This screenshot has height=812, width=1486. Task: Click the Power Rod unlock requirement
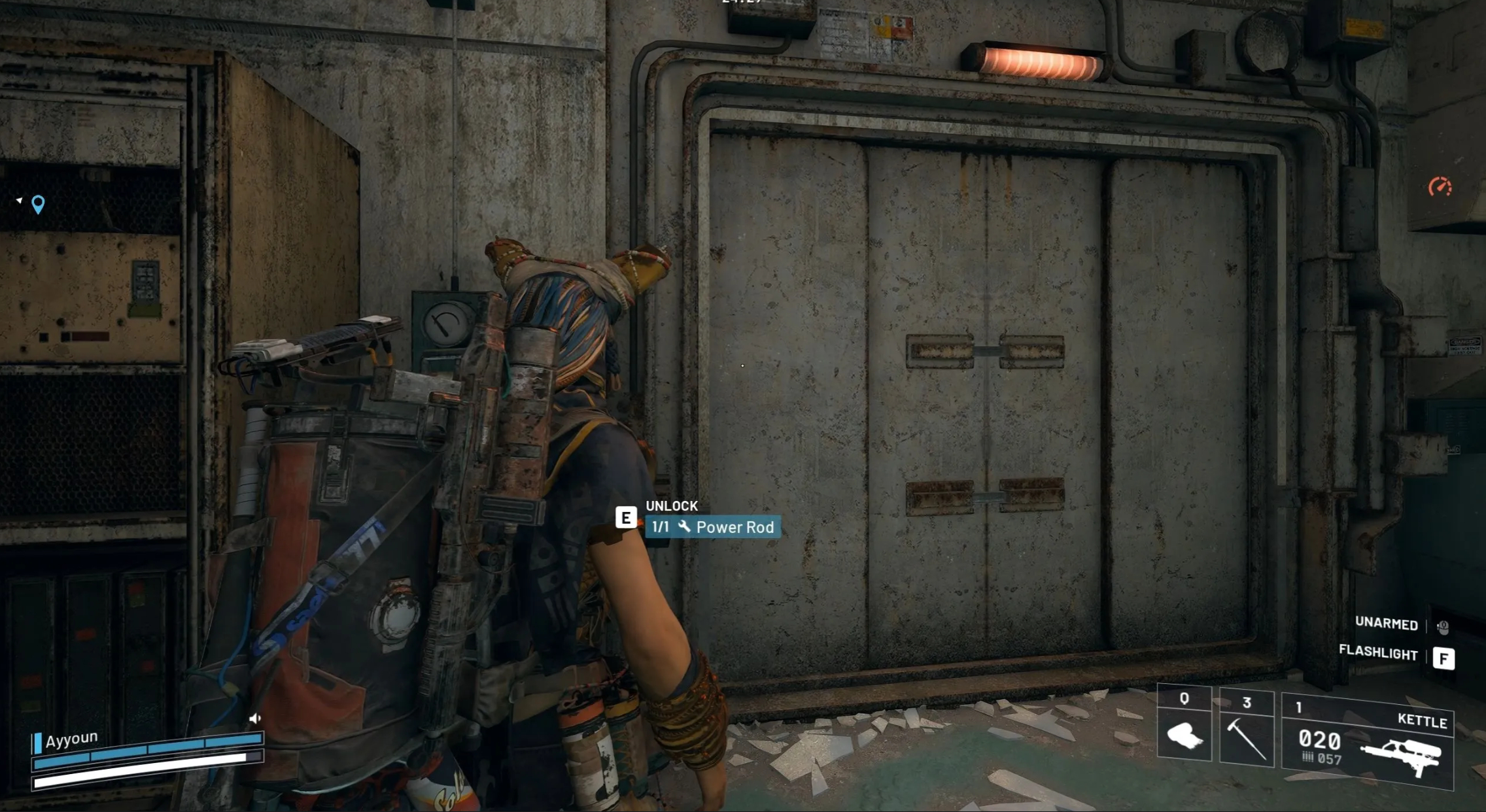click(713, 527)
